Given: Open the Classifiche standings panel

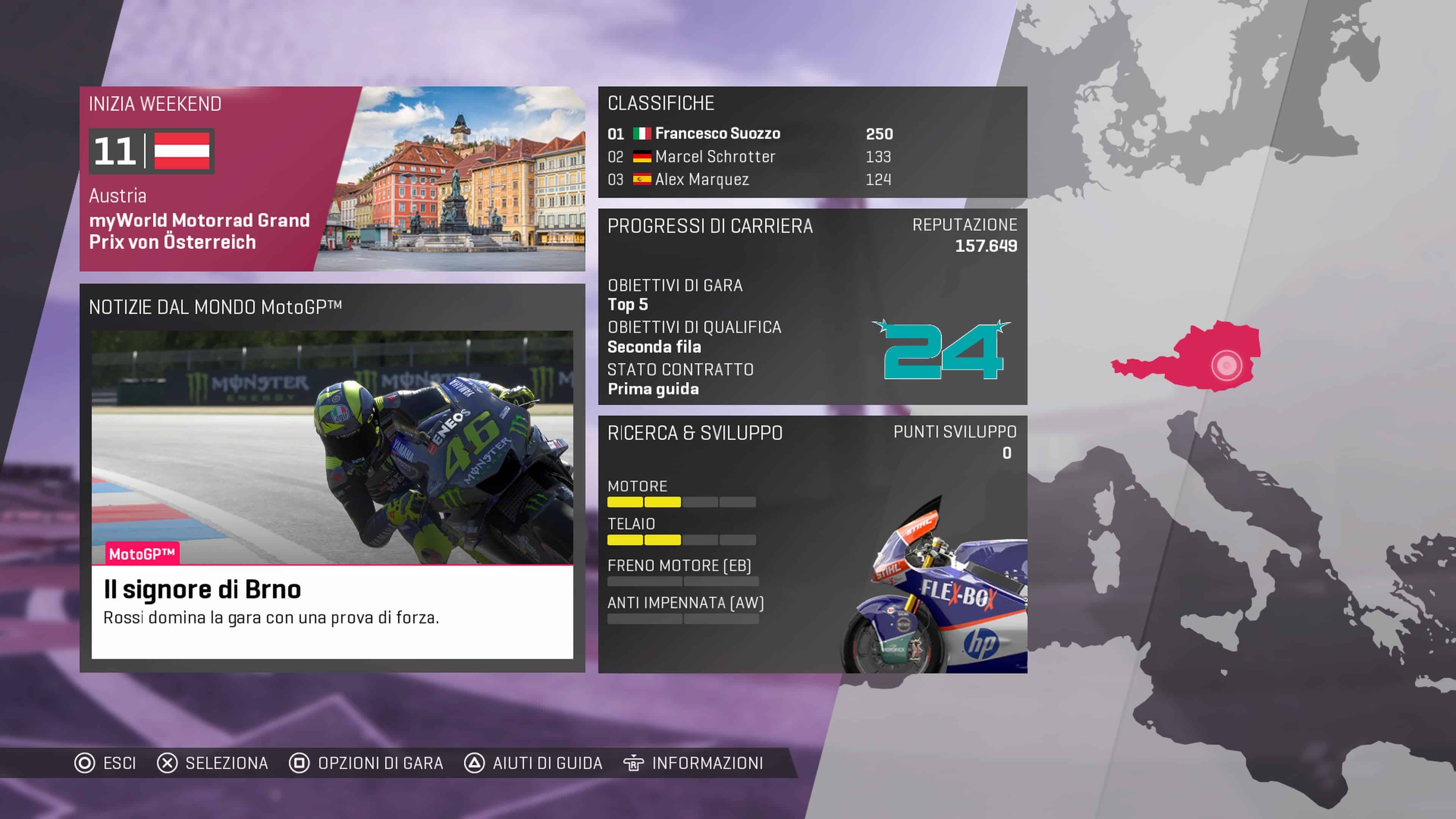Looking at the screenshot, I should (812, 142).
